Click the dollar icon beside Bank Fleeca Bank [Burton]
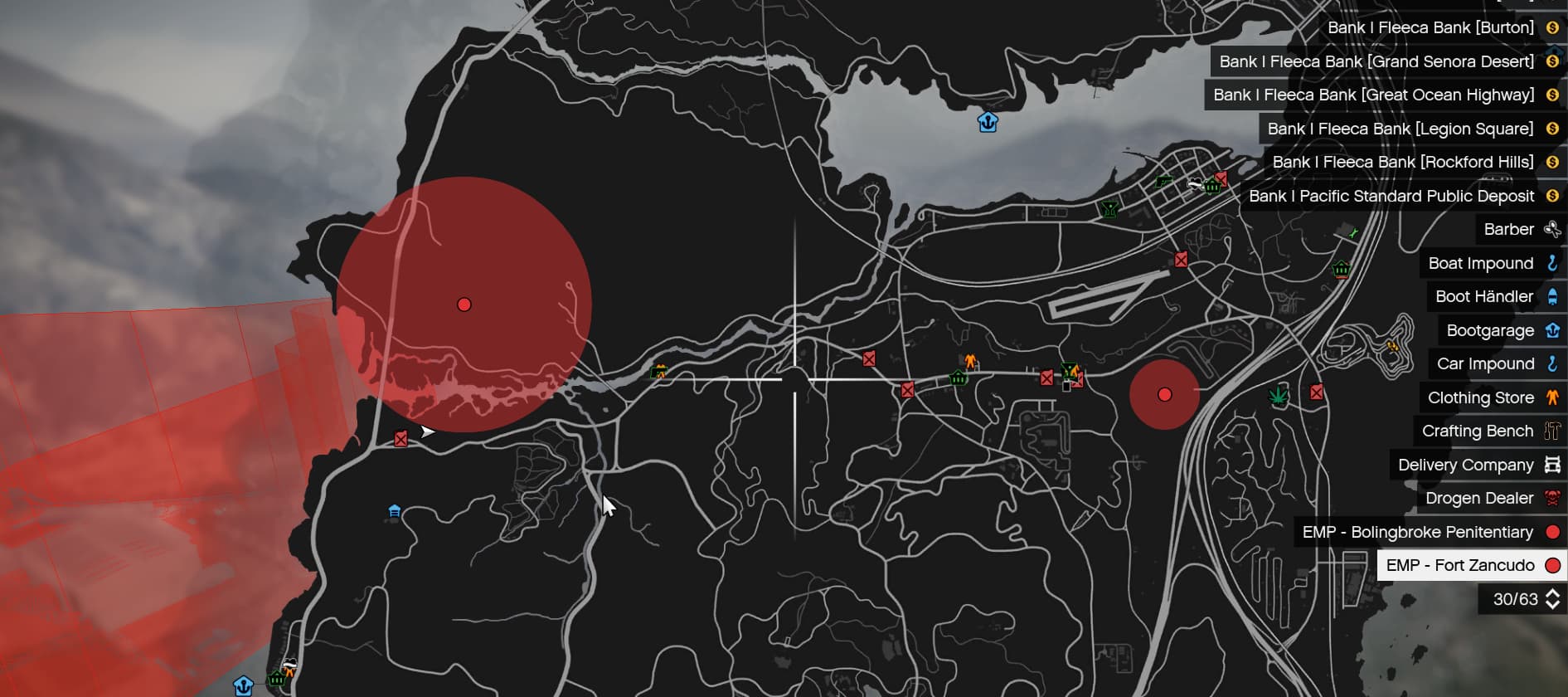This screenshot has height=697, width=1568. click(x=1550, y=27)
